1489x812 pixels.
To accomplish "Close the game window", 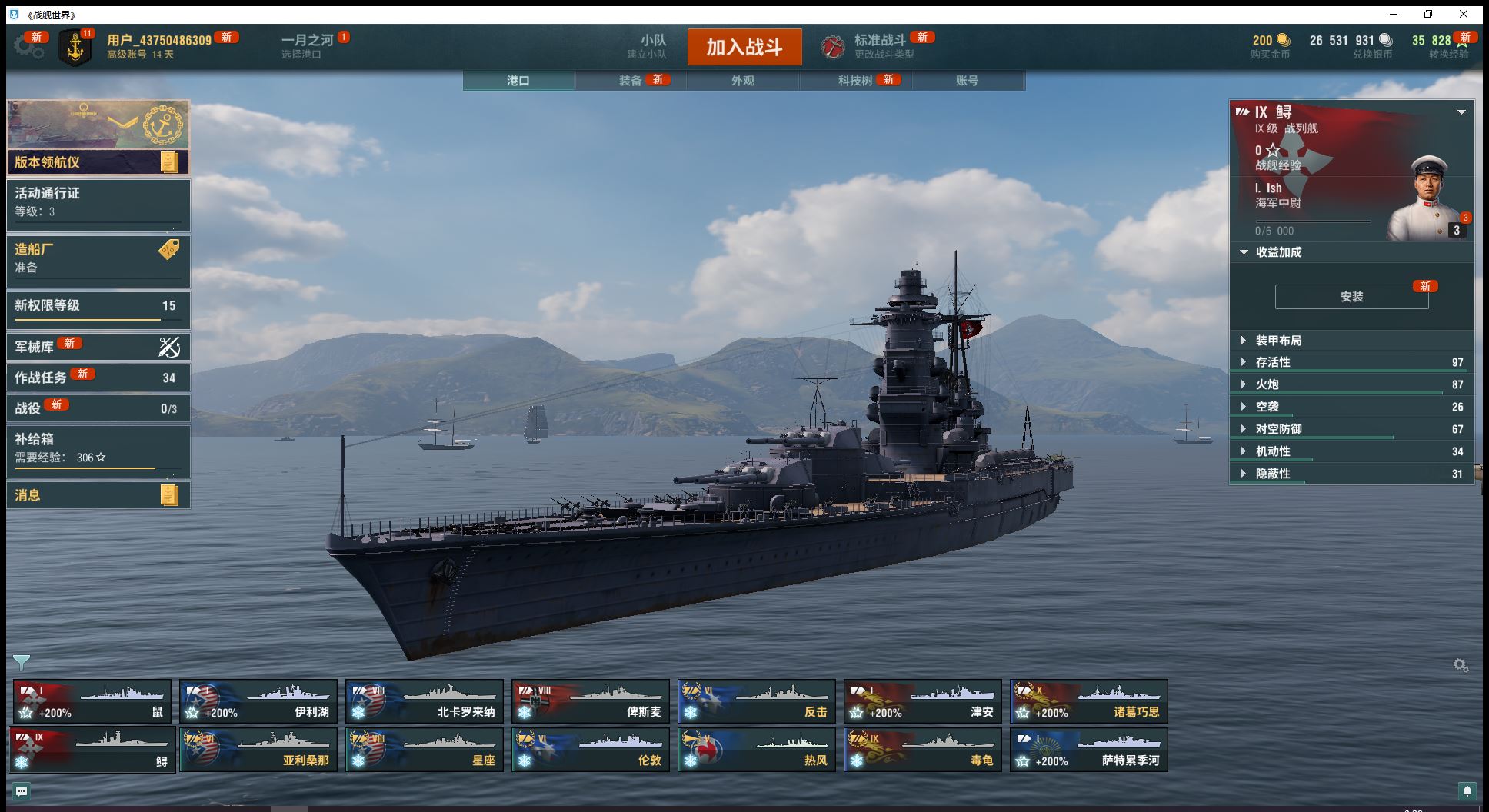I will point(1464,14).
